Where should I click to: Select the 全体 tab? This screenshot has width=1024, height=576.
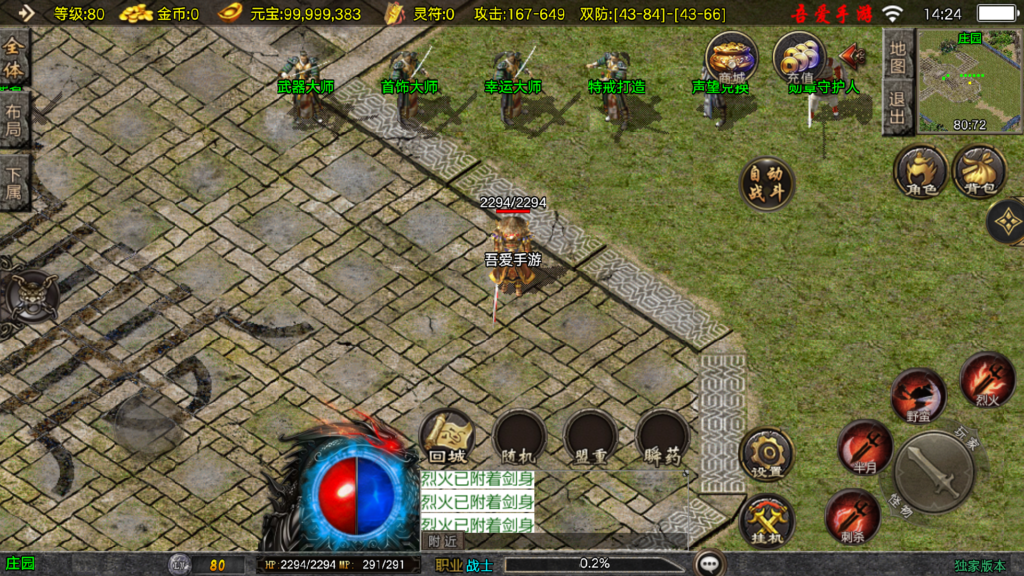click(14, 59)
